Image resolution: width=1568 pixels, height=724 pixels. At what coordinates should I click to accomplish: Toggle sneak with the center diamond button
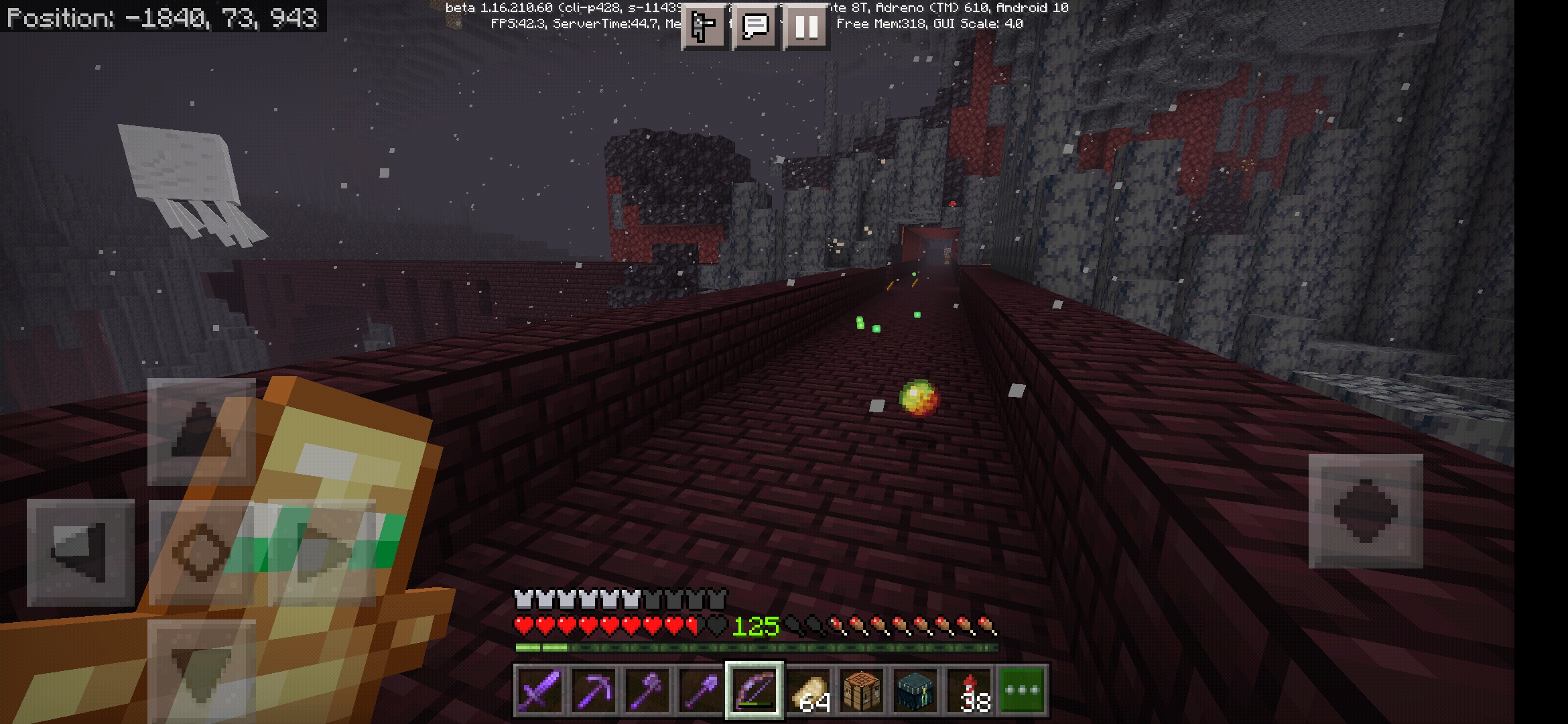tap(201, 553)
